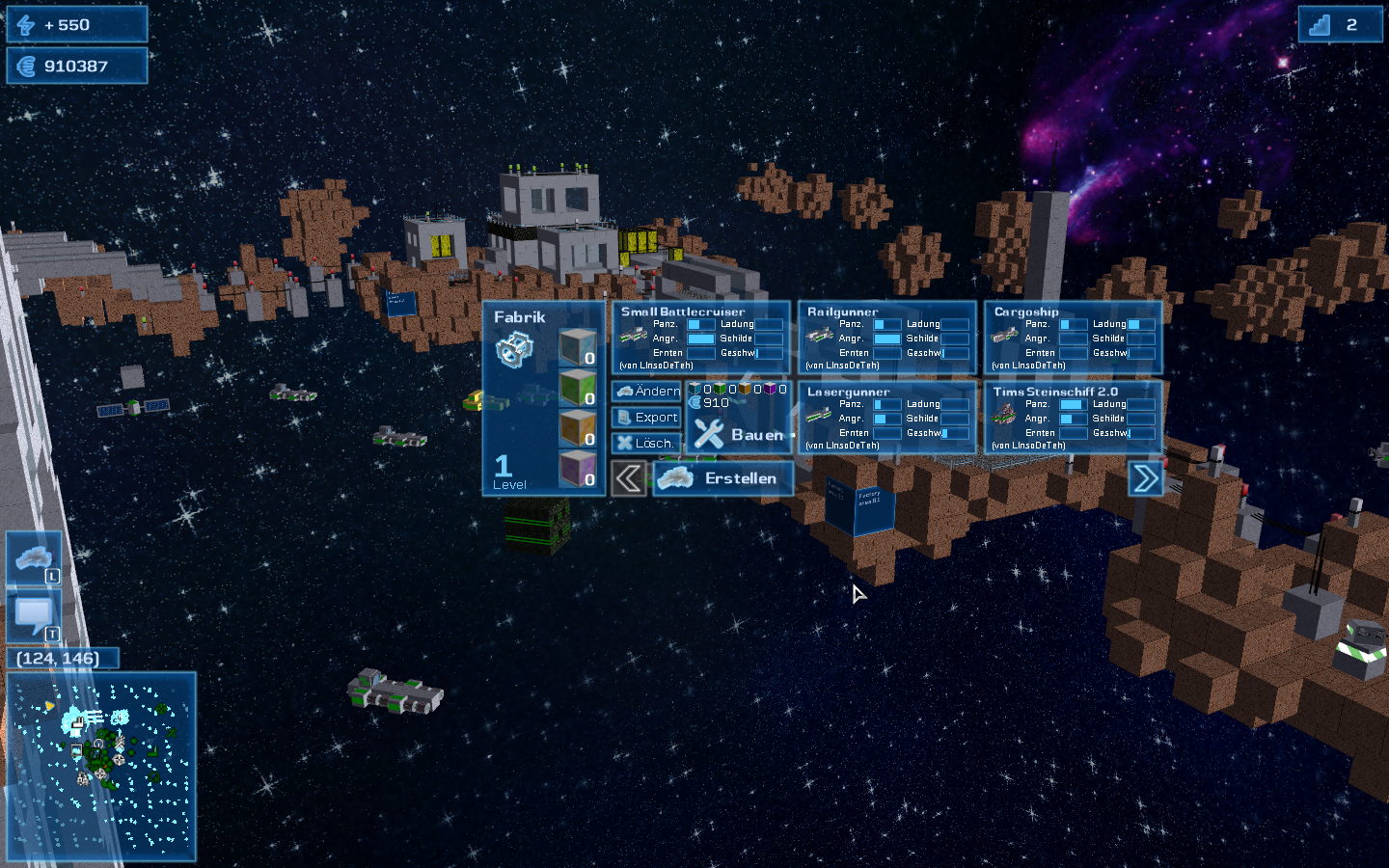The image size is (1389, 868).
Task: Select the Lasergunner blueprint
Action: tap(887, 418)
